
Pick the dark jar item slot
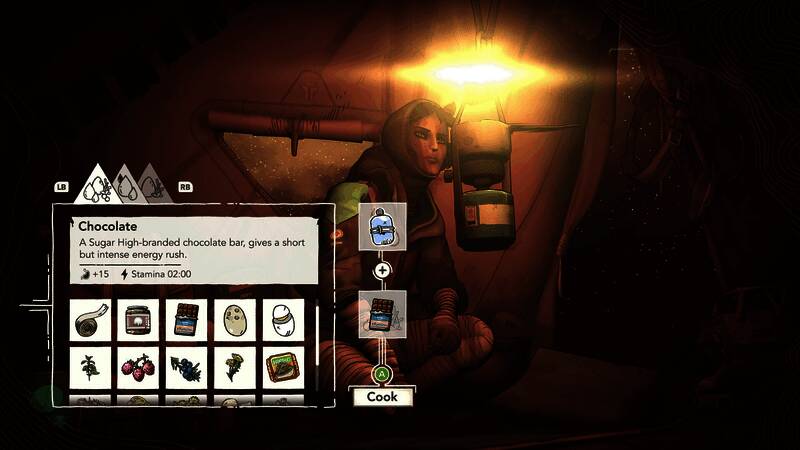[138, 320]
